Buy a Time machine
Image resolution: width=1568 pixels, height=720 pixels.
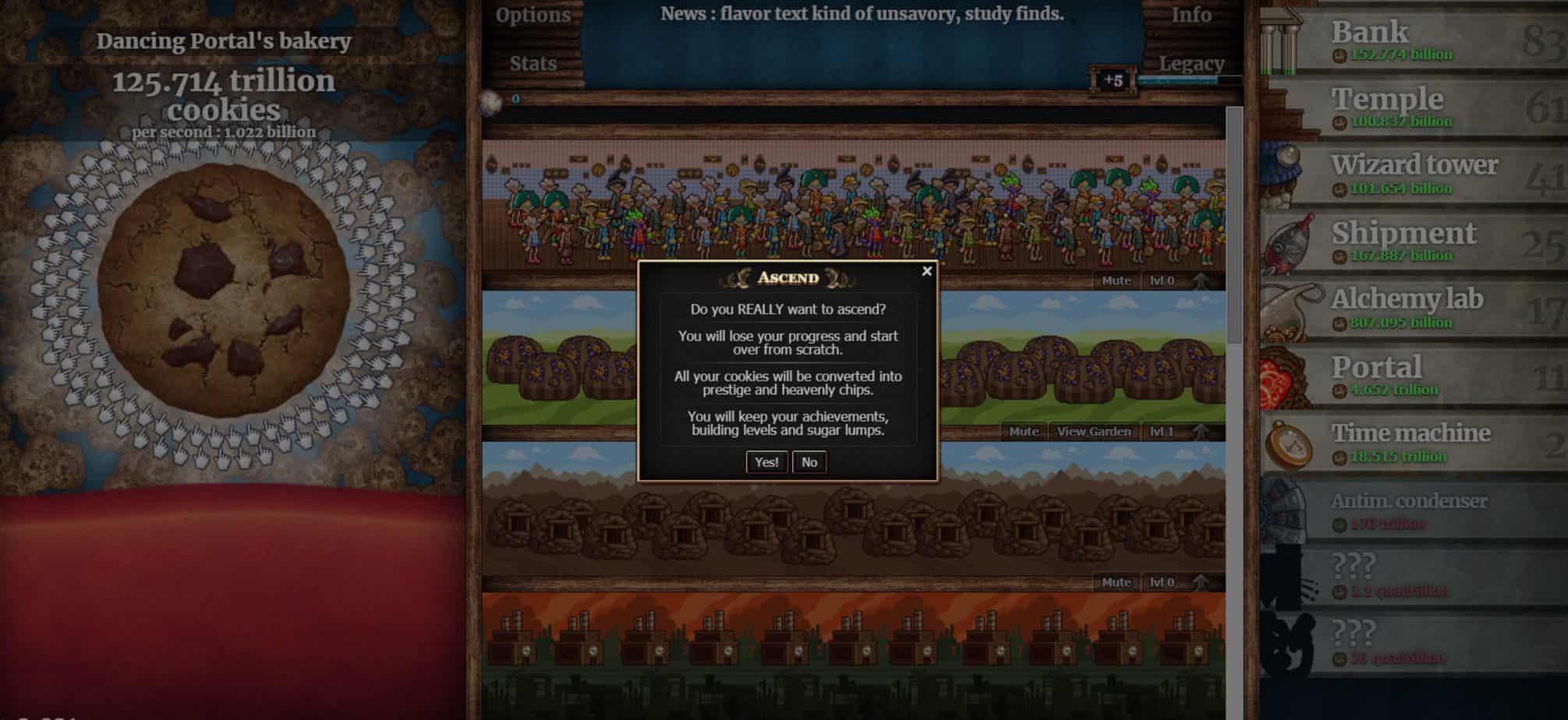coord(1413,443)
